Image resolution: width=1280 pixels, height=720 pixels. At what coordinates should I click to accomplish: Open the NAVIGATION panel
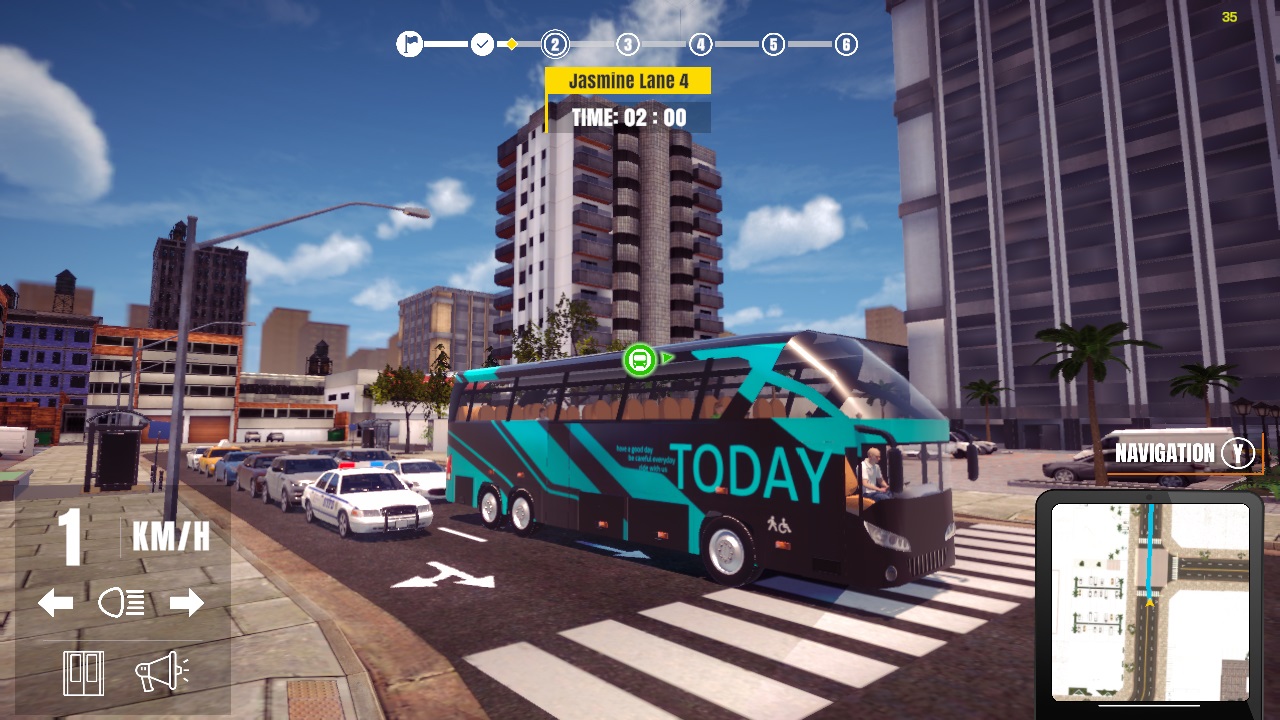point(1163,453)
